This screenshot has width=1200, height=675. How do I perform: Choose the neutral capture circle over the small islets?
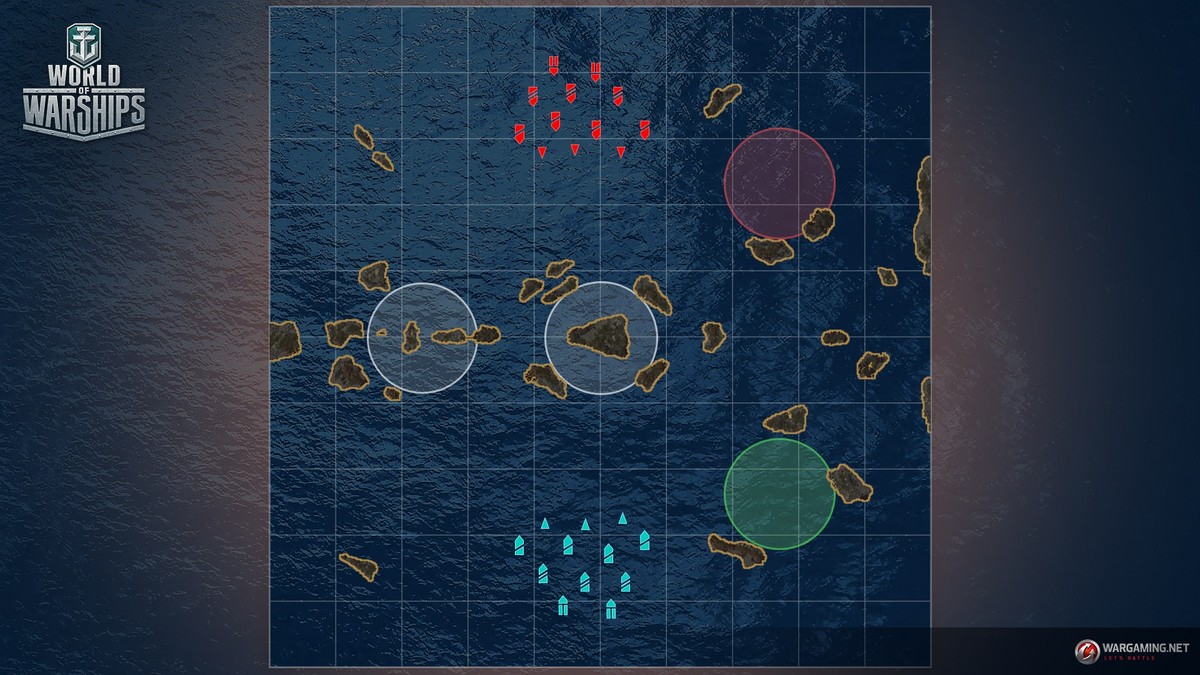coord(422,338)
